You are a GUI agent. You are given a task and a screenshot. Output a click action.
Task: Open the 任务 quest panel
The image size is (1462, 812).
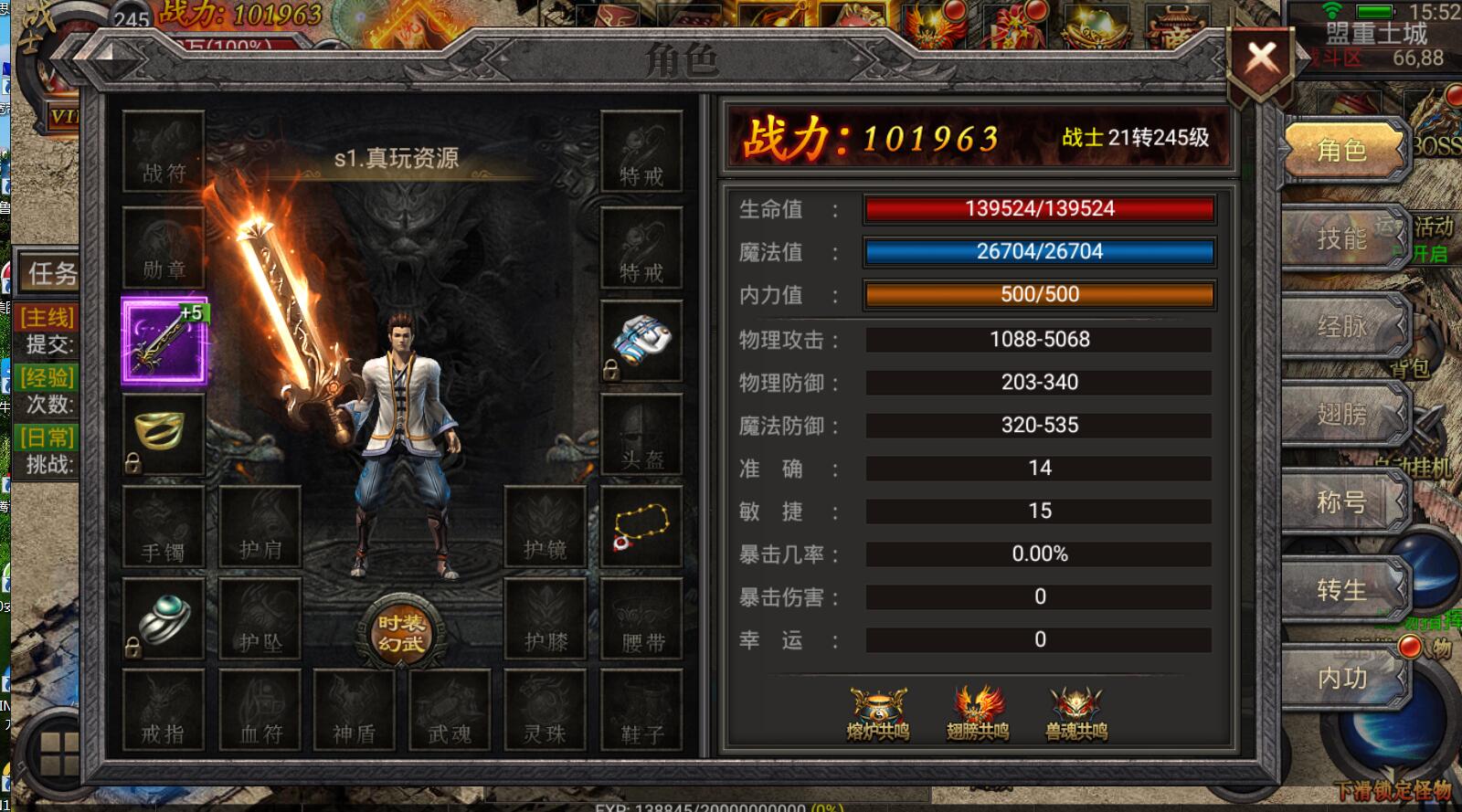pos(50,272)
